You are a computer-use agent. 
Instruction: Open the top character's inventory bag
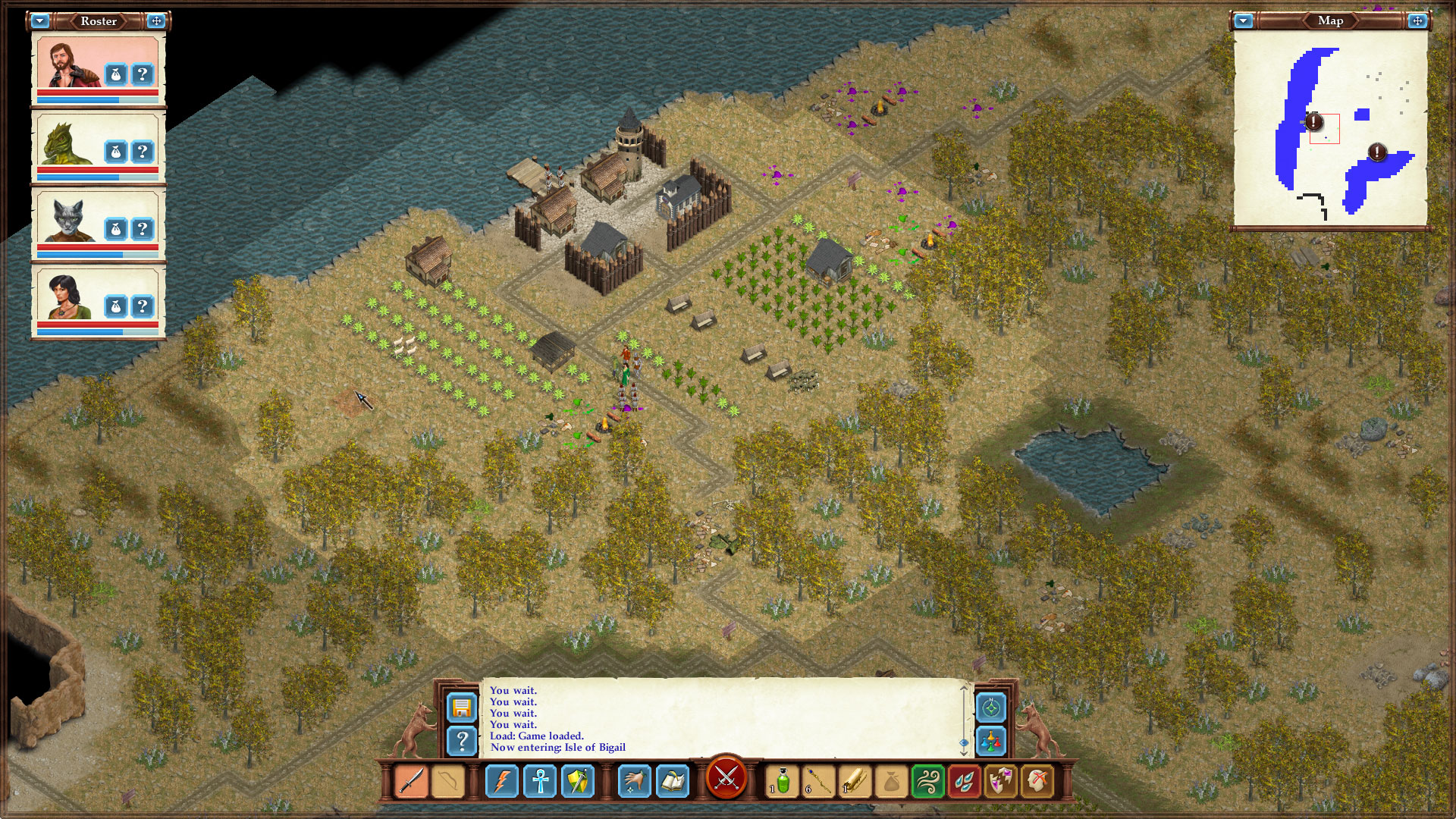[114, 73]
